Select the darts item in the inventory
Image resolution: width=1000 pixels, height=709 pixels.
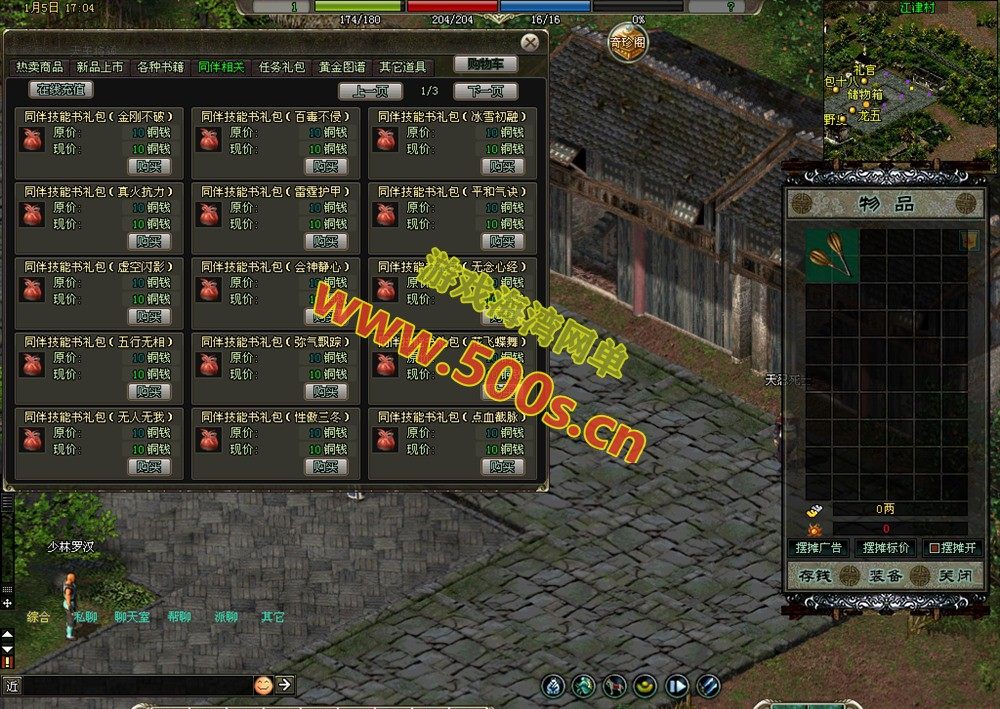pyautogui.click(x=832, y=254)
